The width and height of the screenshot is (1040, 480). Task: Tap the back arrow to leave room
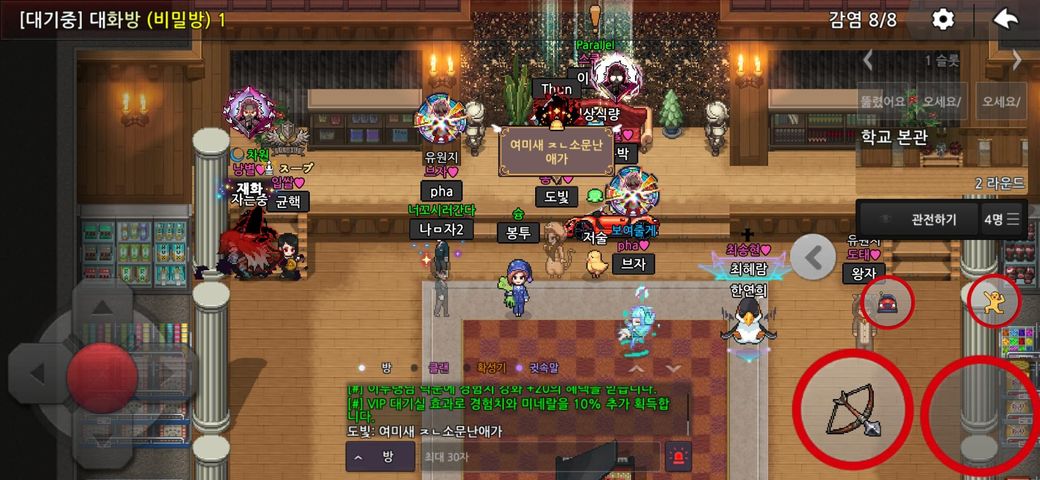click(x=1006, y=19)
